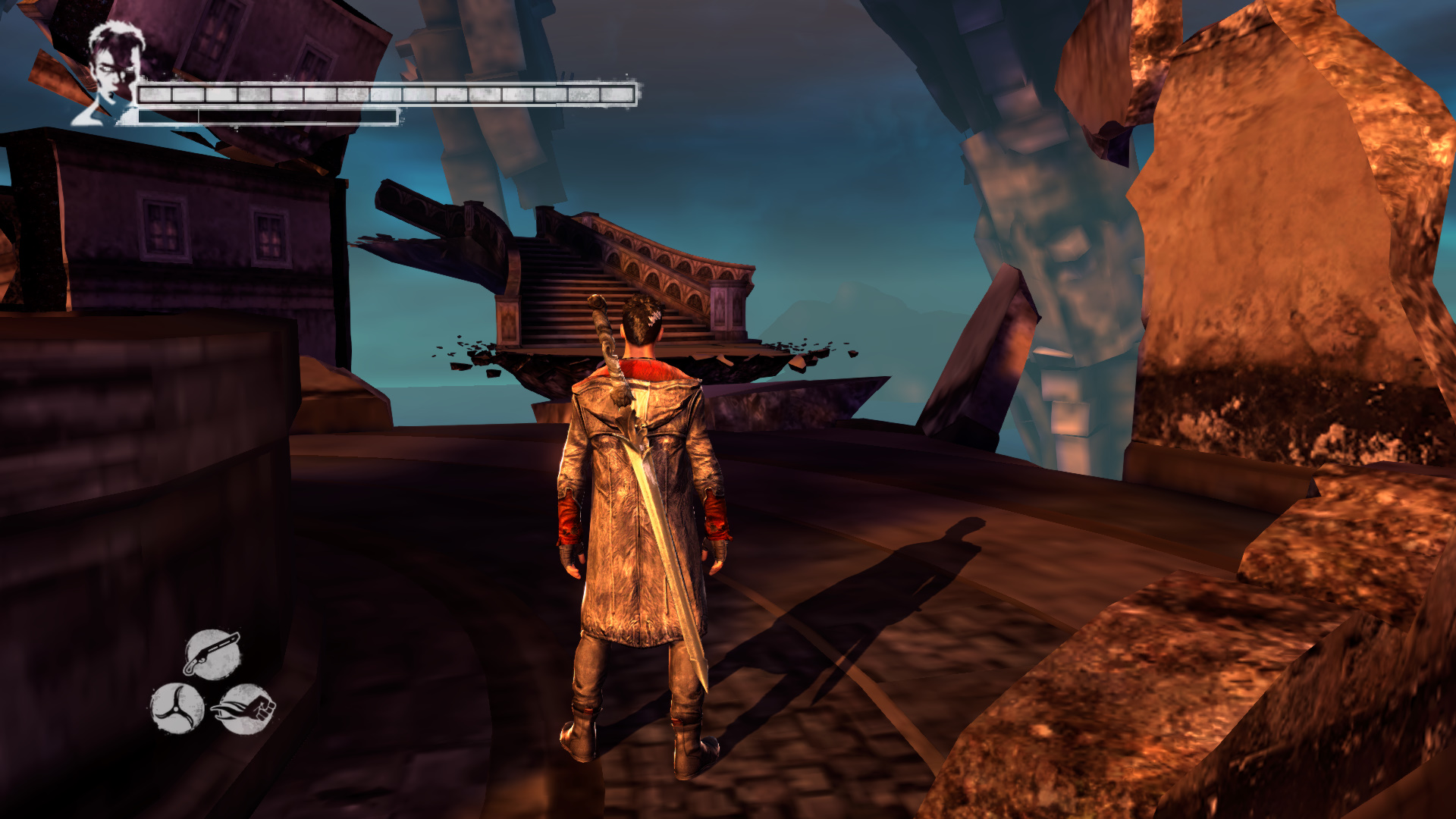Click Dante's portrait in the HUD
The height and width of the screenshot is (819, 1456).
click(111, 72)
